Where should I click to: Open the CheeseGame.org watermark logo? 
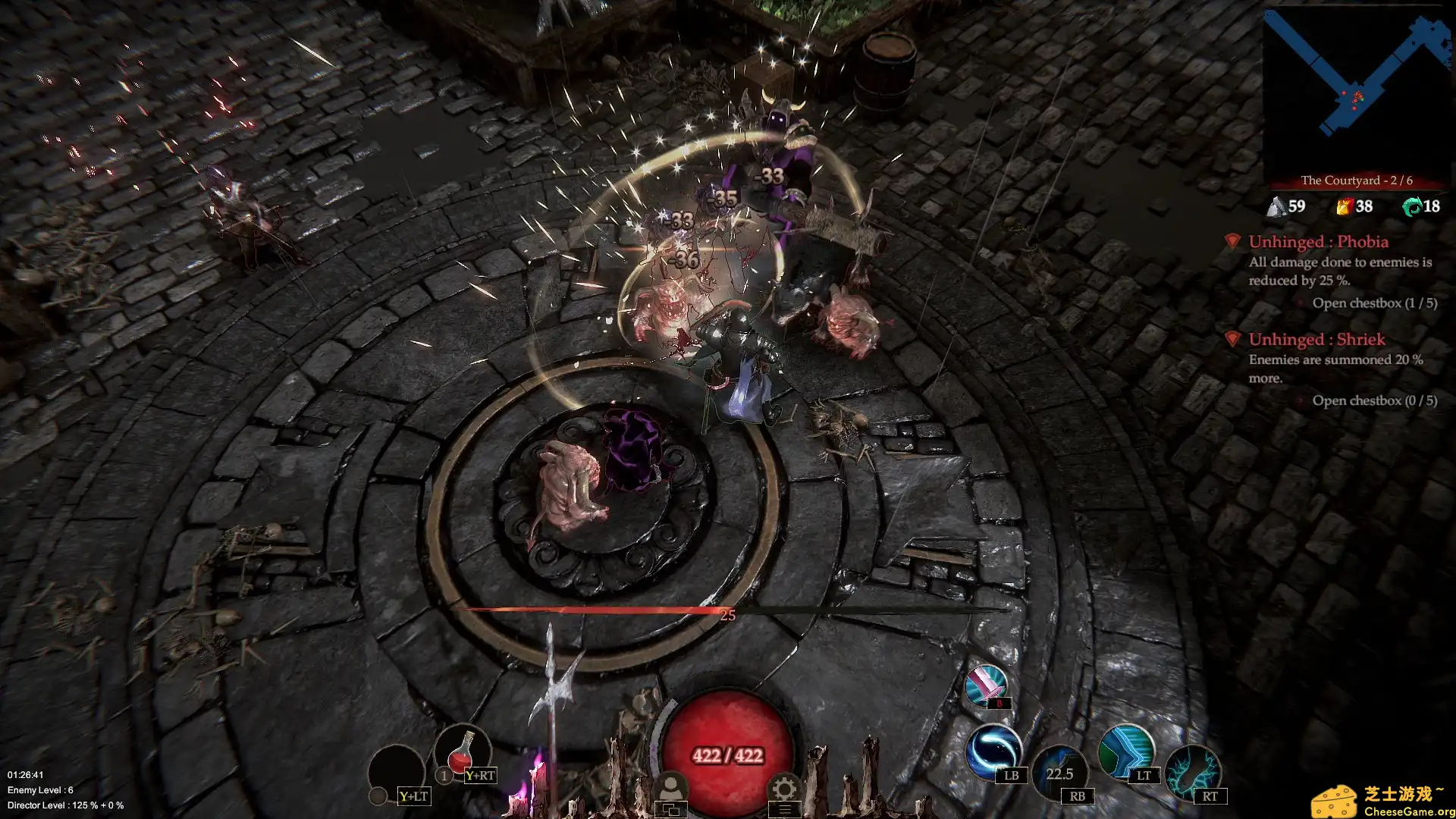[1382, 801]
